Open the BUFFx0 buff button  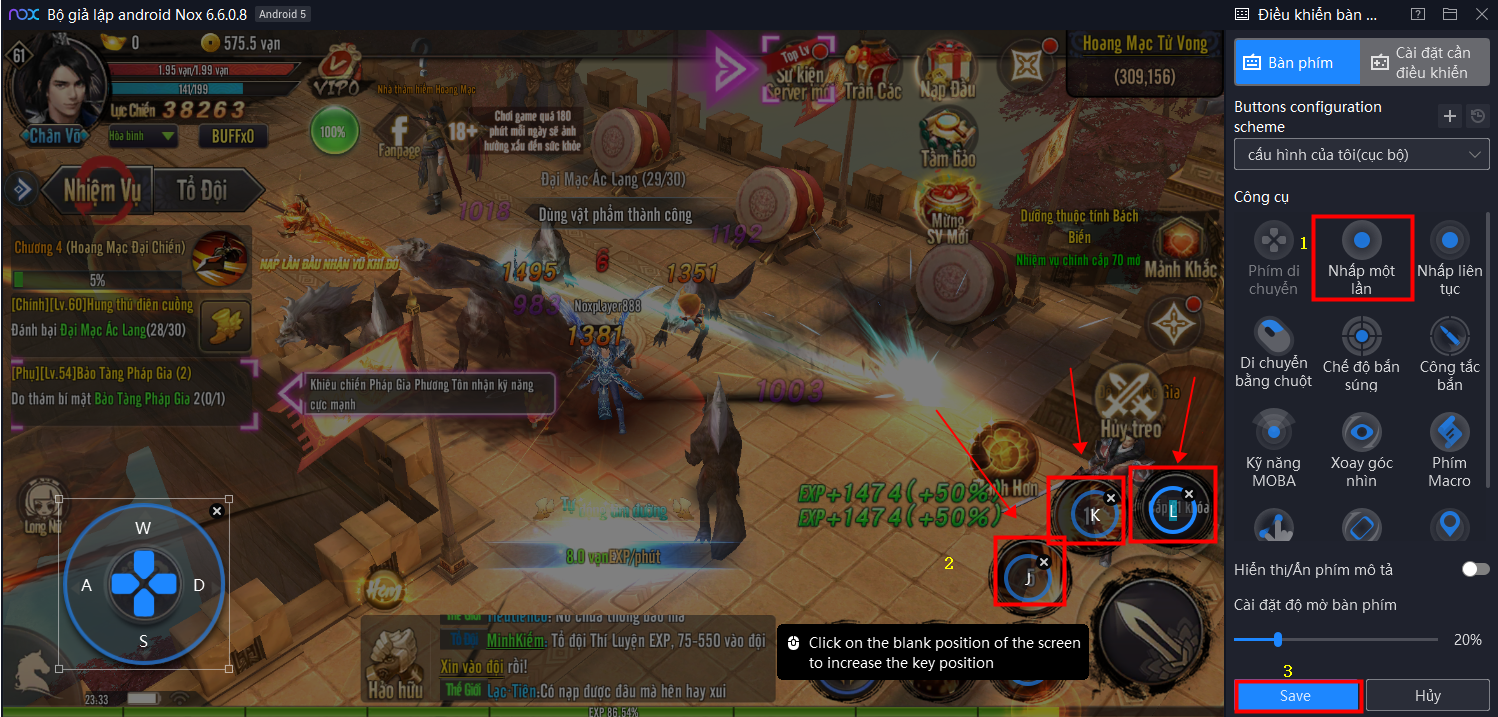233,136
